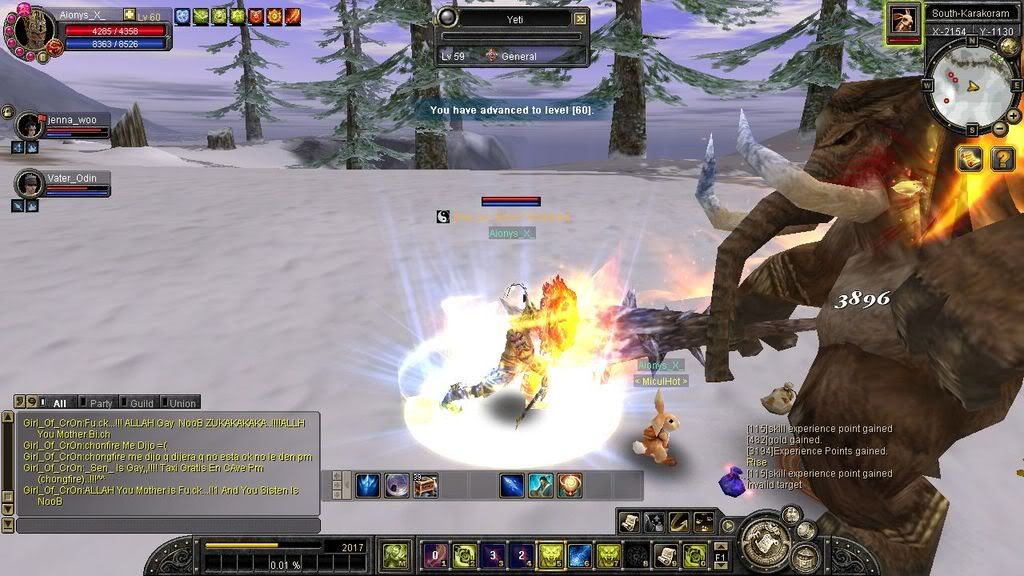Open the quest scroll button below minimap
Image resolution: width=1024 pixels, height=576 pixels.
pyautogui.click(x=969, y=158)
